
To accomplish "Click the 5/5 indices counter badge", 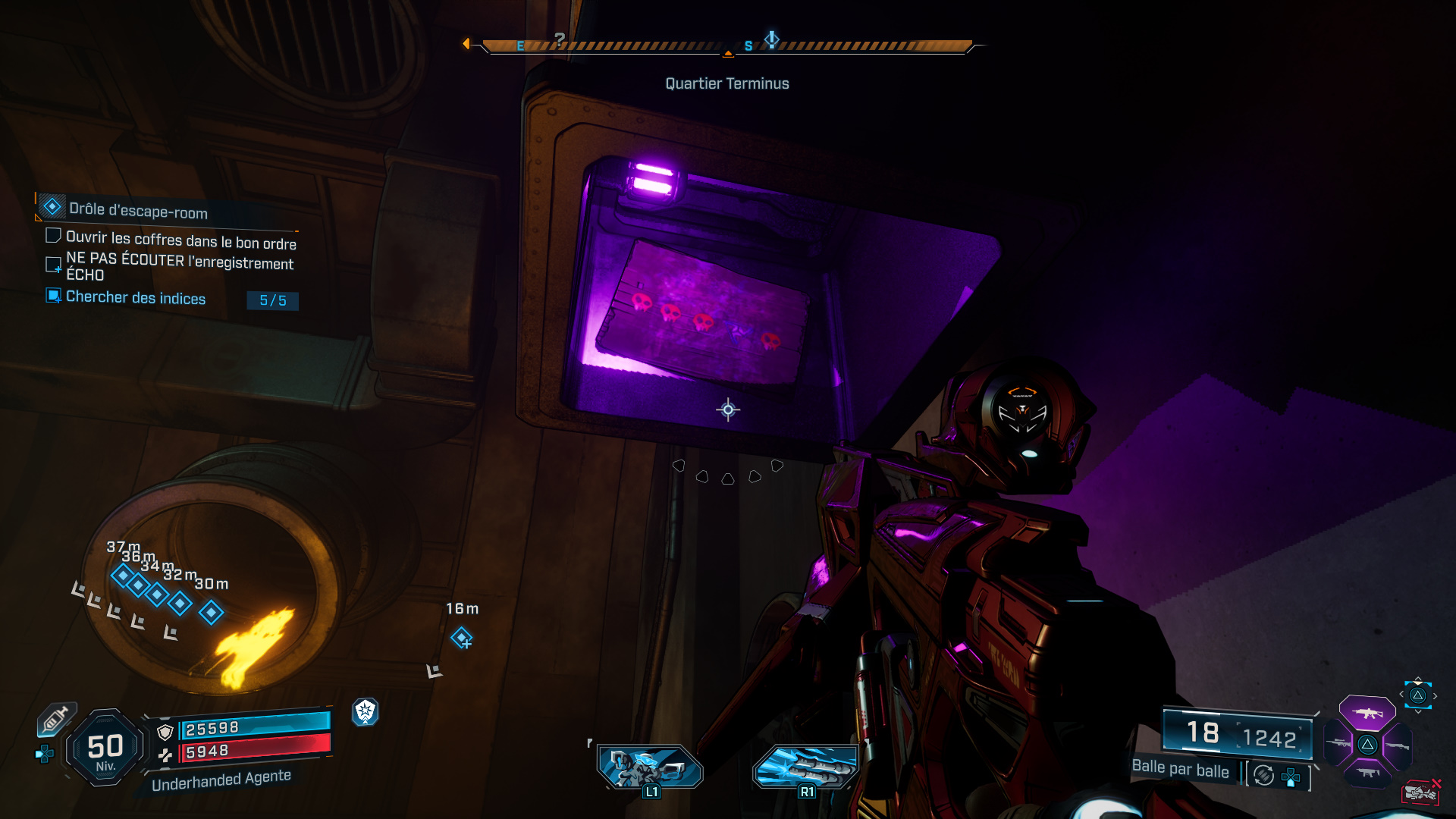I will coord(273,301).
